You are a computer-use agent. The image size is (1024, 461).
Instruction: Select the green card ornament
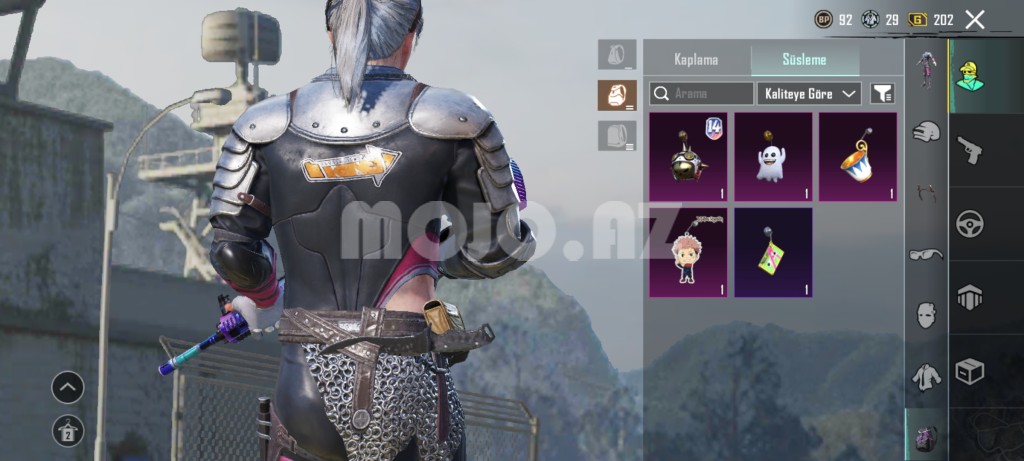[x=773, y=252]
